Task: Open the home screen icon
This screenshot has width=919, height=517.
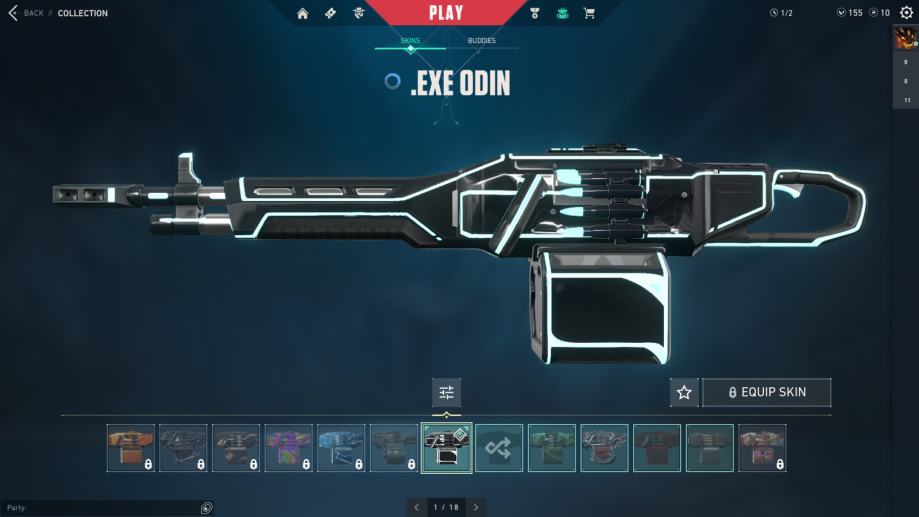Action: click(303, 13)
